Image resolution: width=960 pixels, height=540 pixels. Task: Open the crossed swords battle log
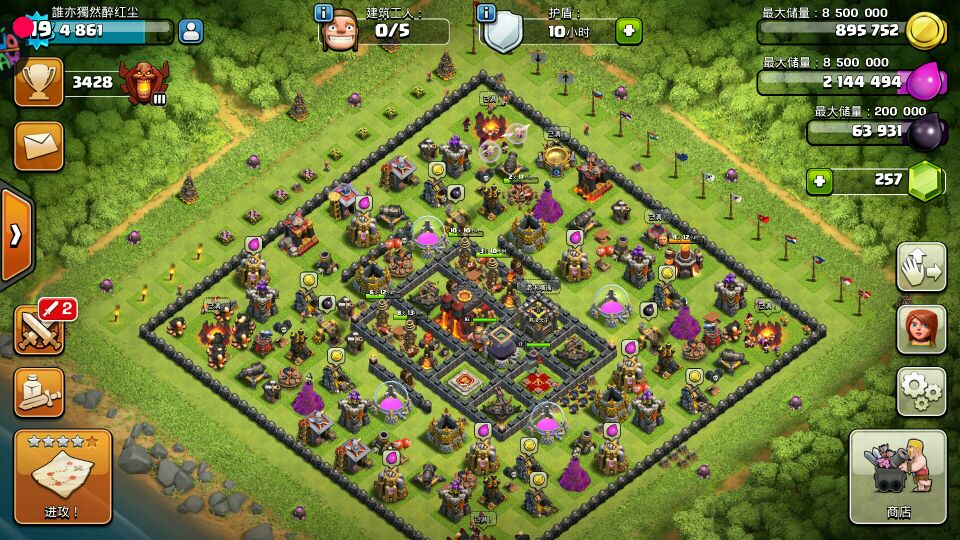(x=38, y=330)
